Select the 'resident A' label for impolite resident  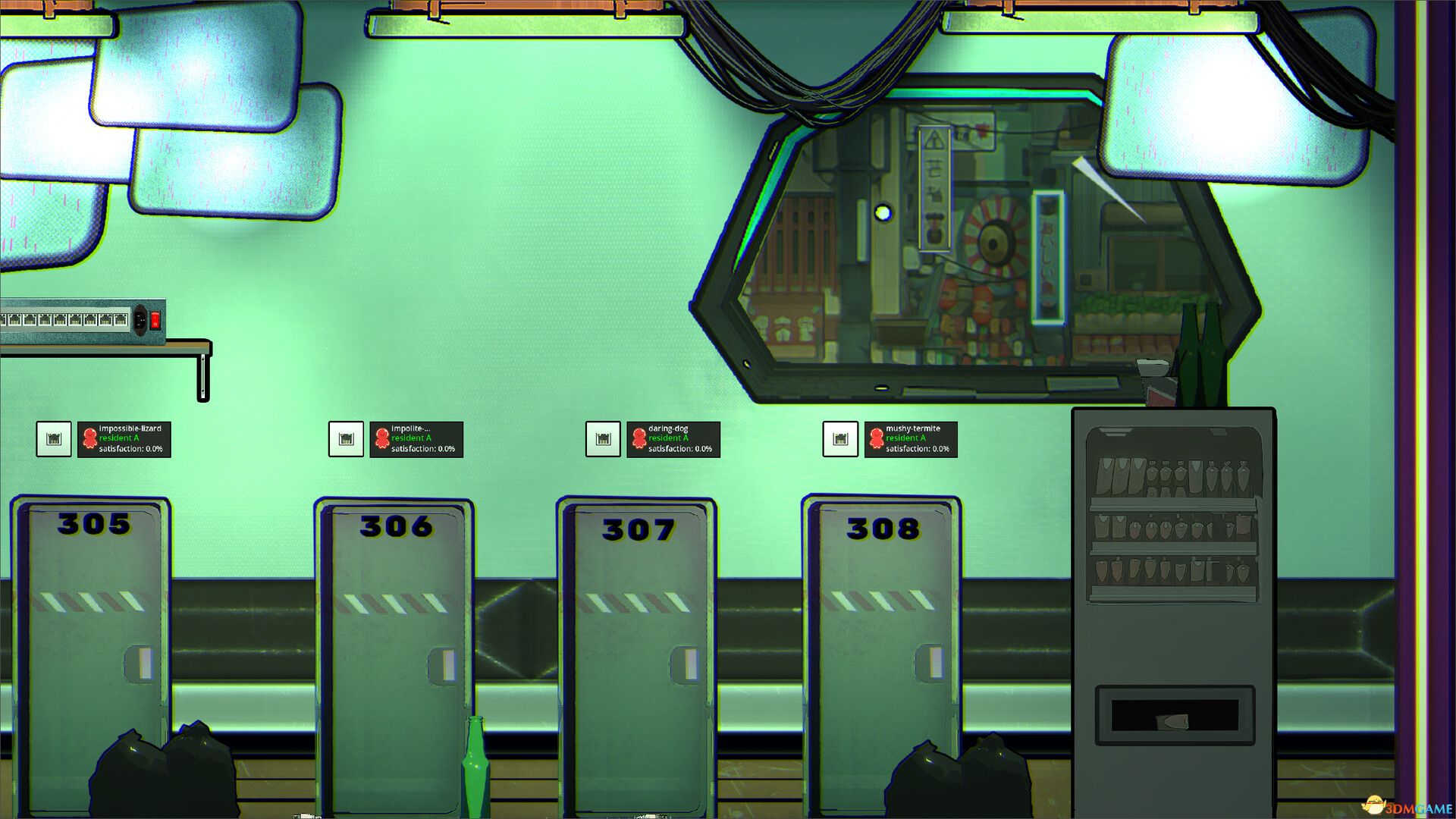[410, 438]
